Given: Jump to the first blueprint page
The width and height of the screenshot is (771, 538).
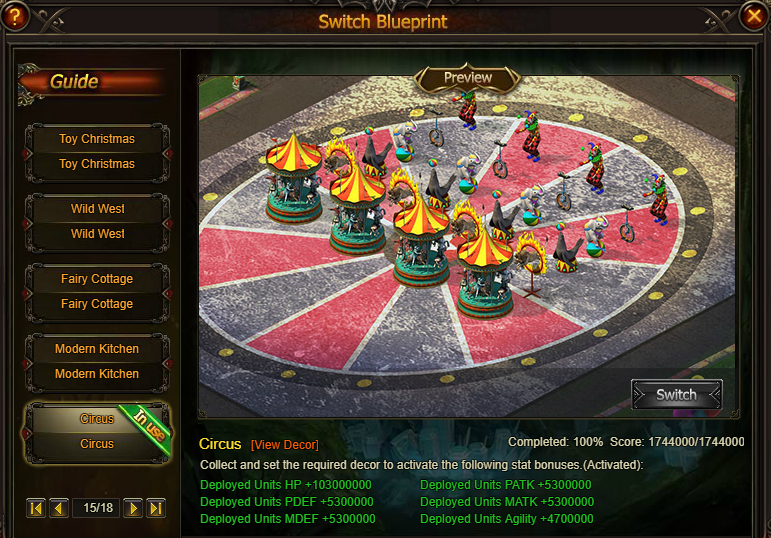Looking at the screenshot, I should pyautogui.click(x=36, y=508).
